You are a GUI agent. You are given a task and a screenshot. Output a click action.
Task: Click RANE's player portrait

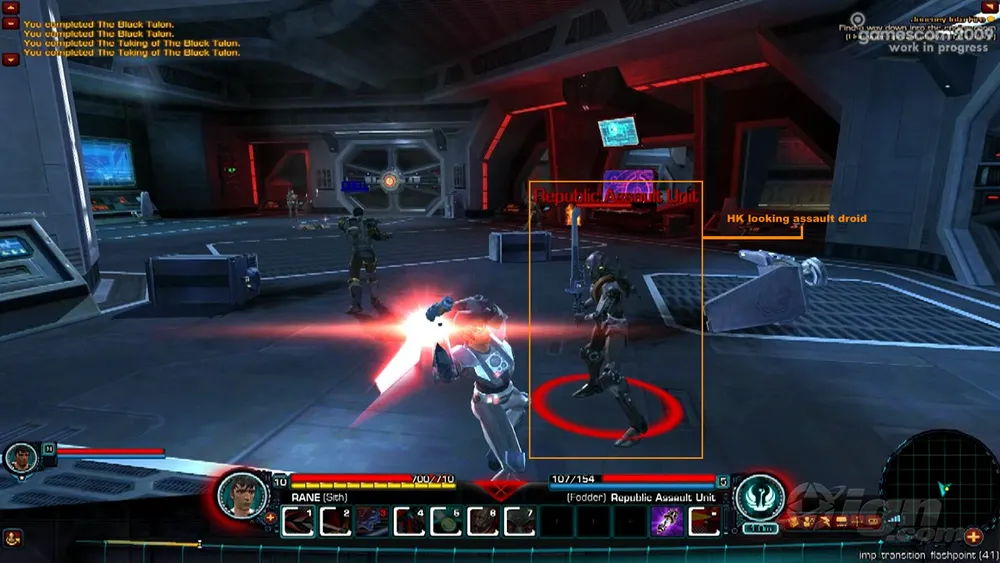(x=242, y=492)
